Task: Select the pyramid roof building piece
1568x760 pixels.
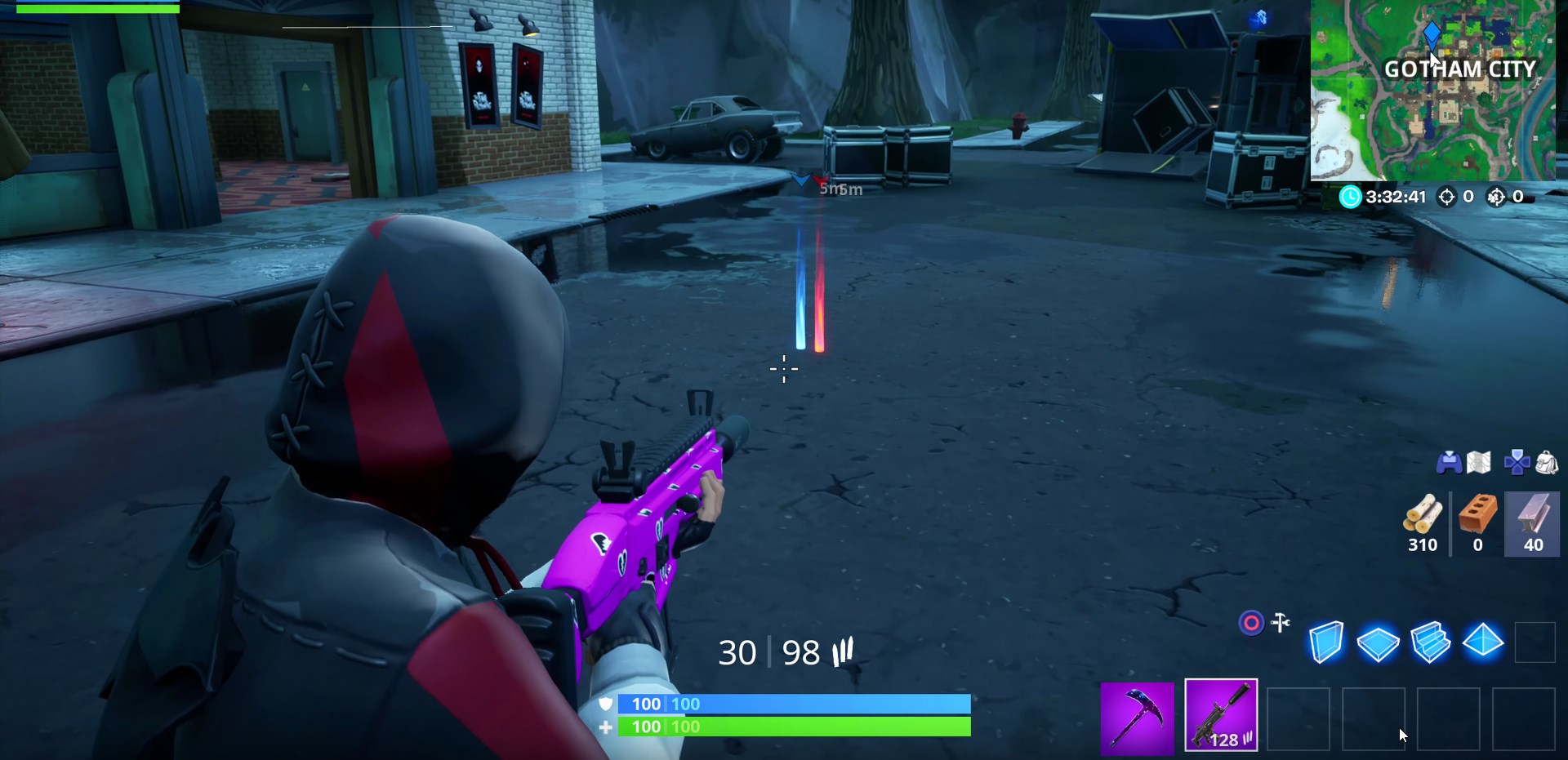Action: [1484, 642]
